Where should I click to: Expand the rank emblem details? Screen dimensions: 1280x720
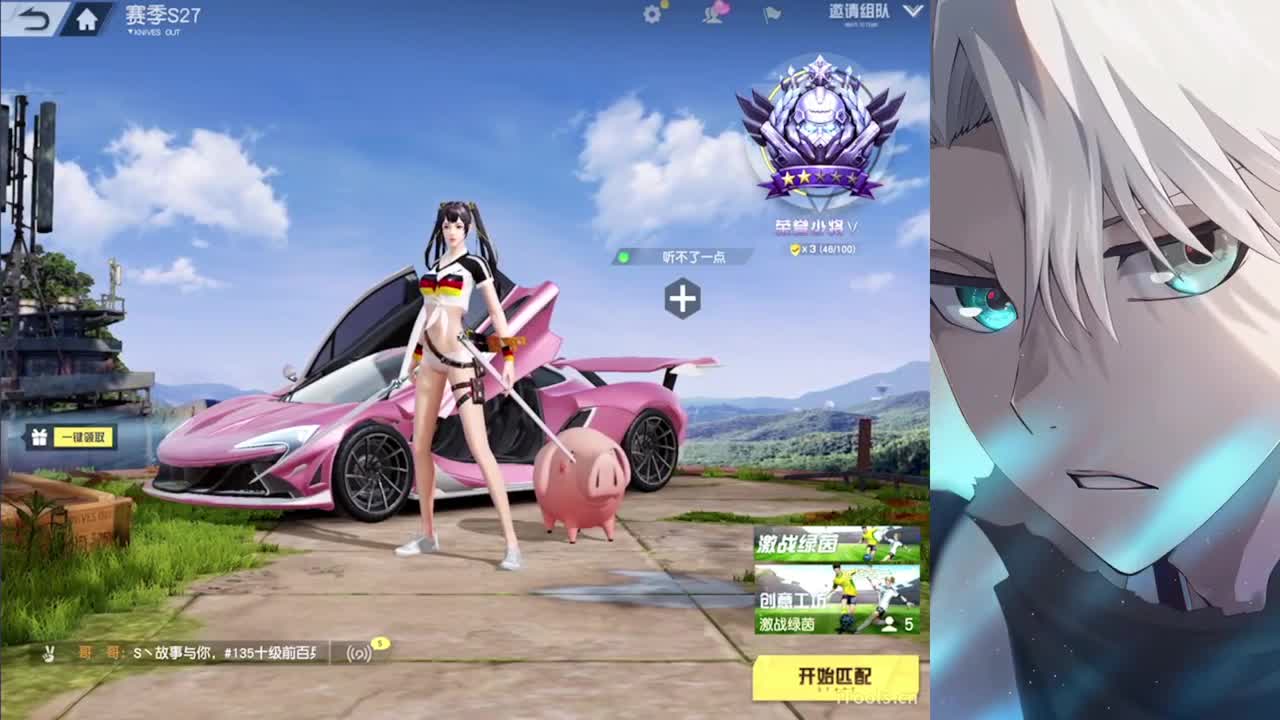820,130
